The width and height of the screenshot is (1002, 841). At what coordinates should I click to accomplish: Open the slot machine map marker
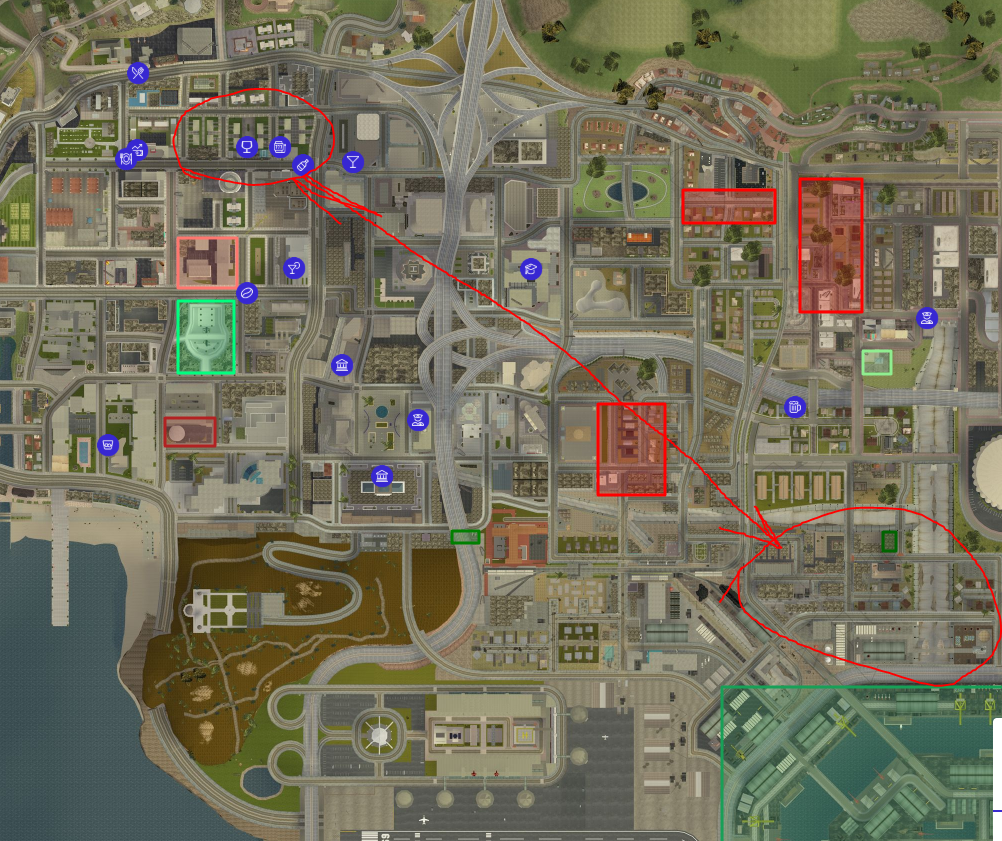280,147
